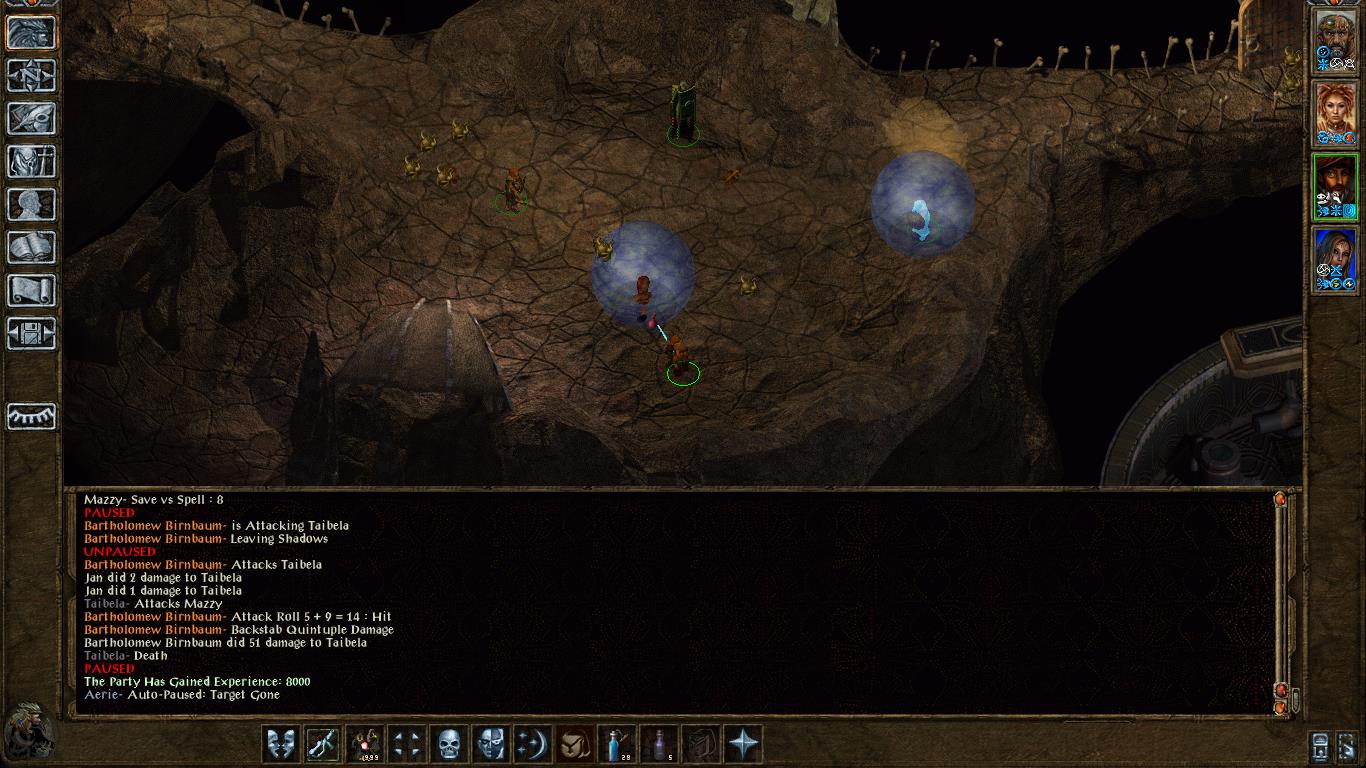Select the green-highlighted hat-wearing character portrait
The width and height of the screenshot is (1366, 768).
point(1335,188)
